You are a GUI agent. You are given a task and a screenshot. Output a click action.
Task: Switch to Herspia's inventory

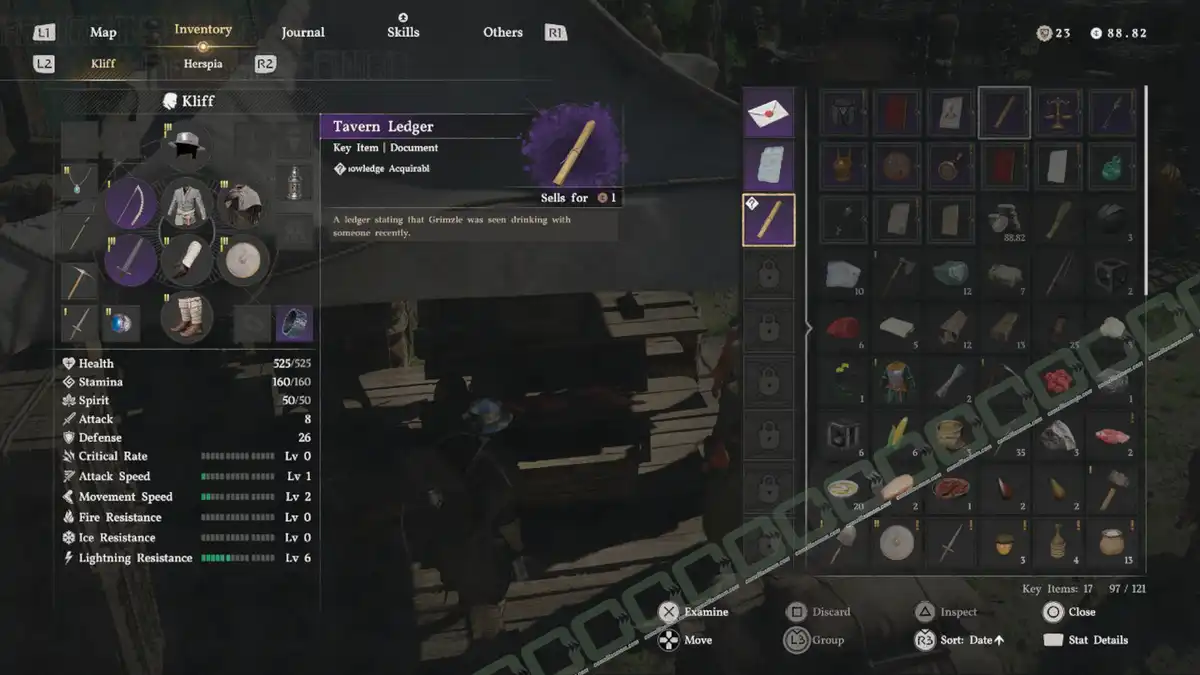coord(203,64)
